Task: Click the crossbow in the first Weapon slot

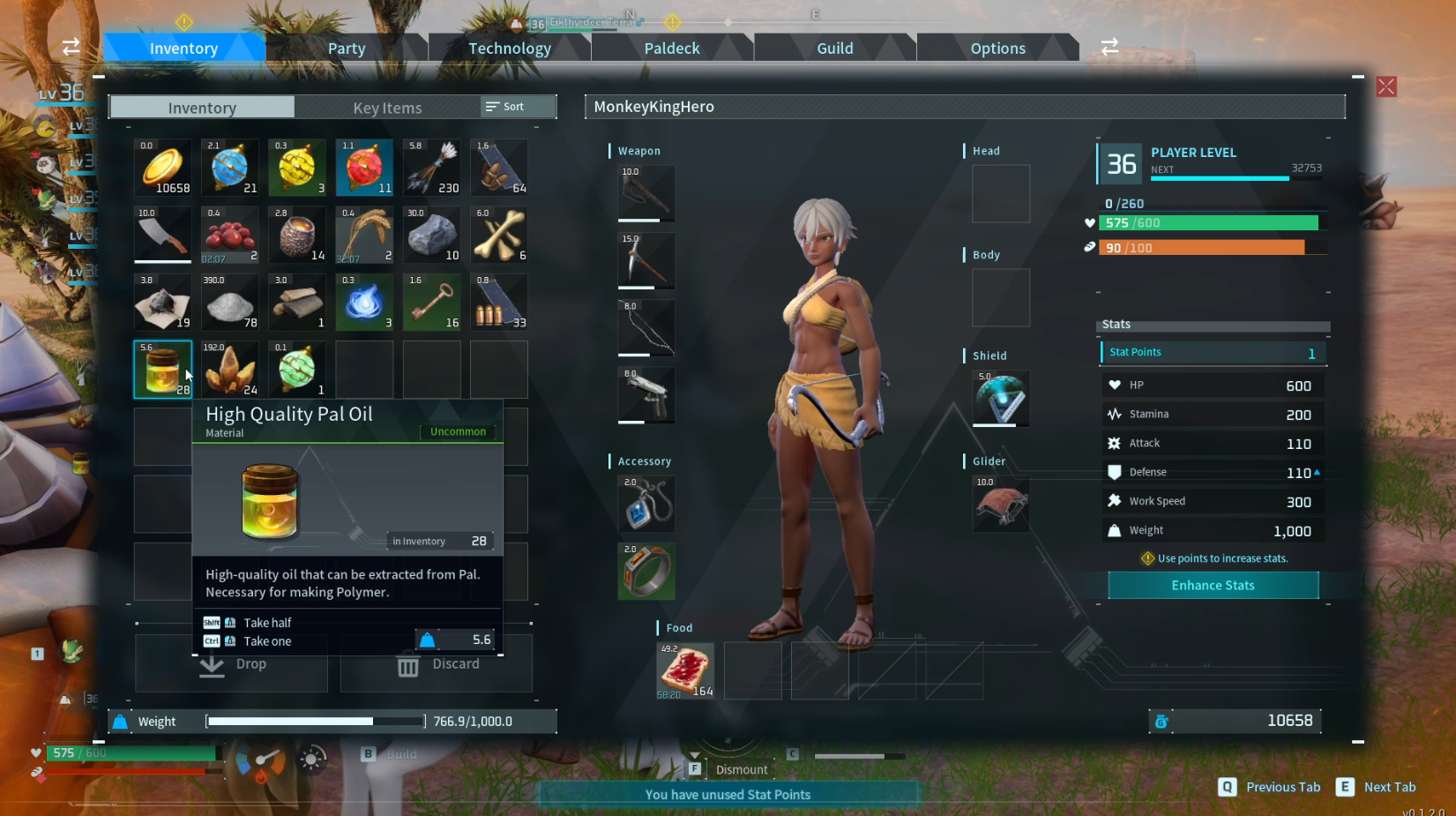Action: (646, 192)
